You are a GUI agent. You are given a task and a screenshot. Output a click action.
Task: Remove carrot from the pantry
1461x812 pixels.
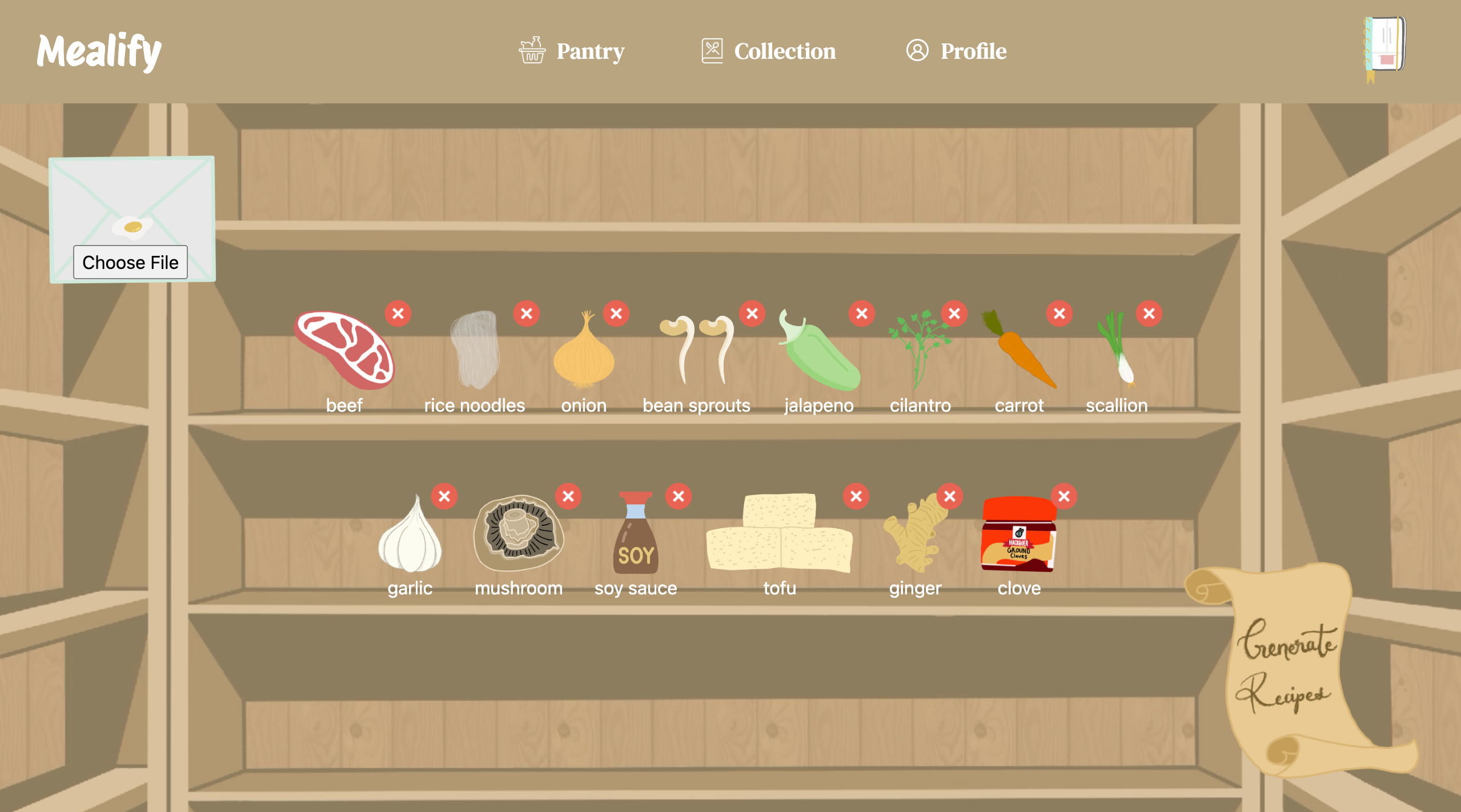[x=1059, y=313]
